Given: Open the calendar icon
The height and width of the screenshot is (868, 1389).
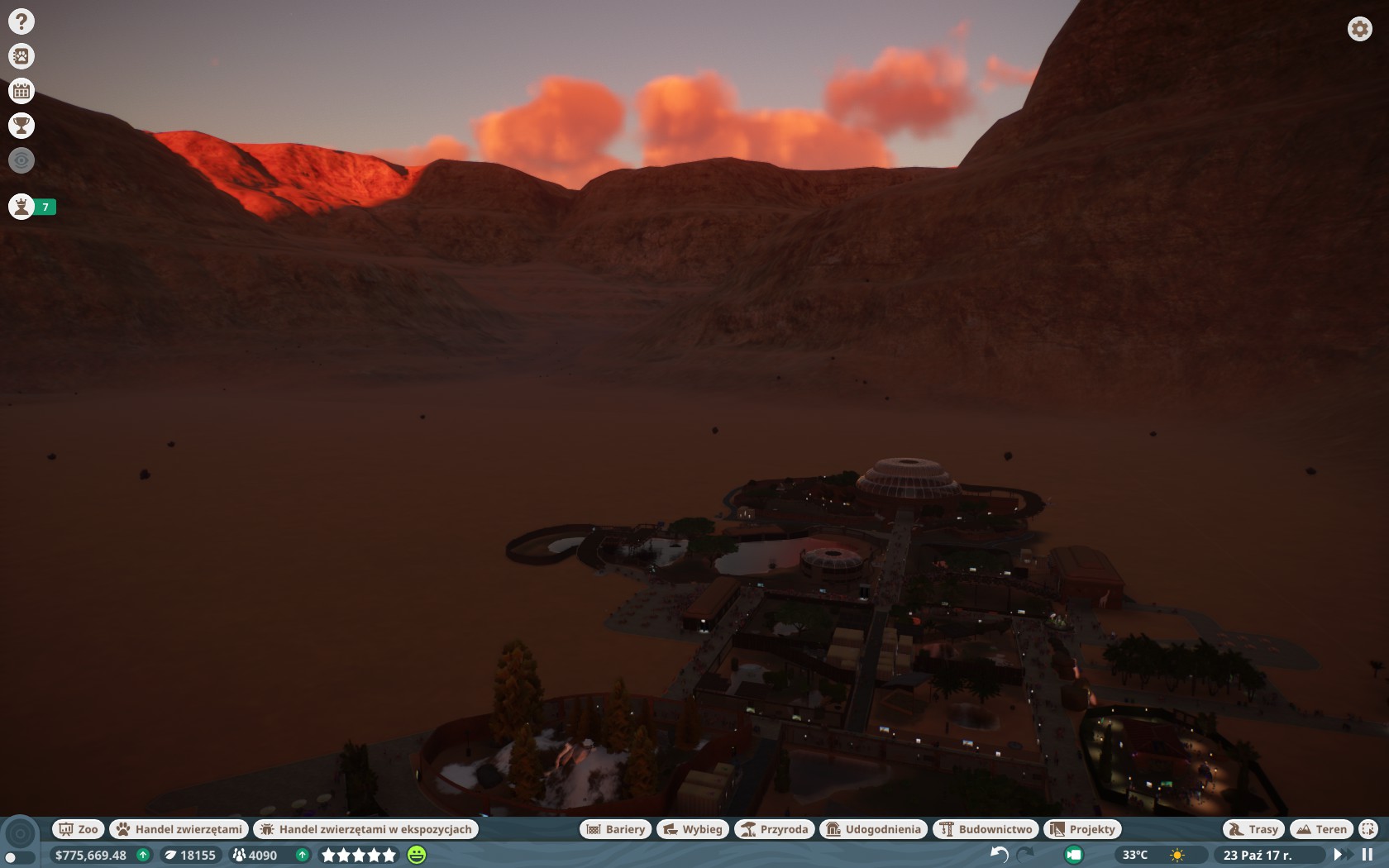Looking at the screenshot, I should (21, 91).
